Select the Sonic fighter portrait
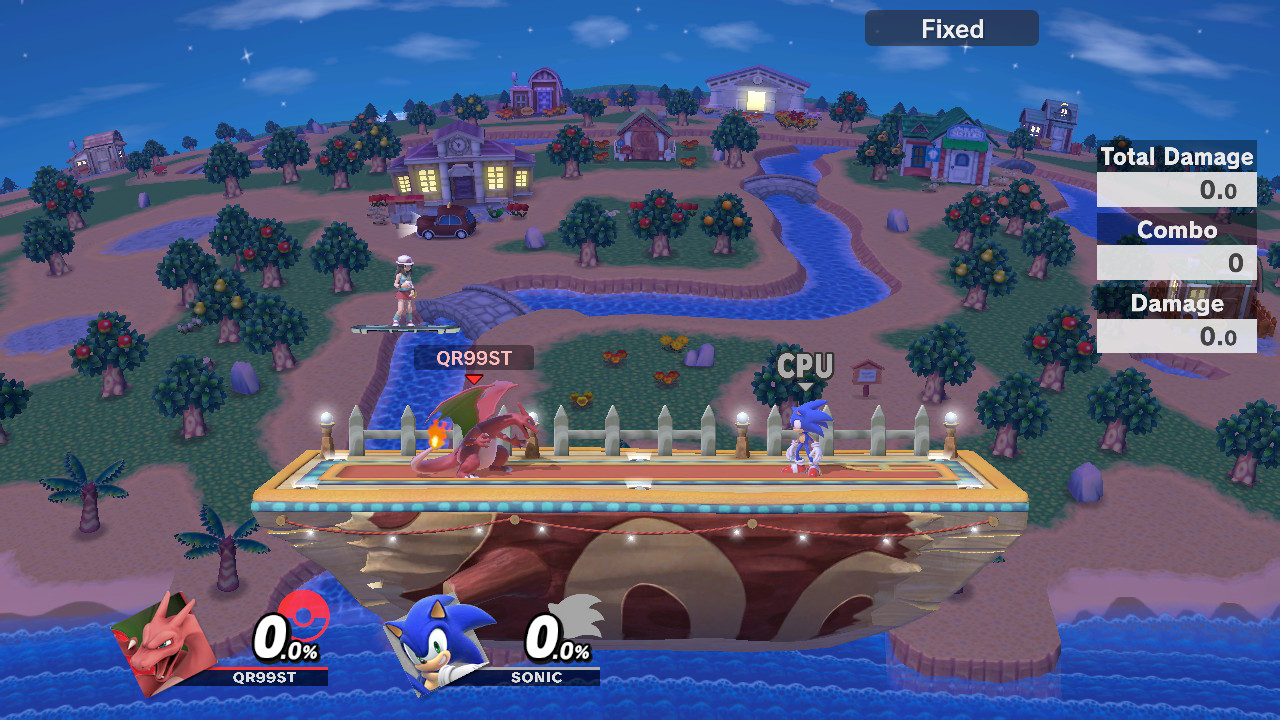1280x720 pixels. pyautogui.click(x=435, y=638)
